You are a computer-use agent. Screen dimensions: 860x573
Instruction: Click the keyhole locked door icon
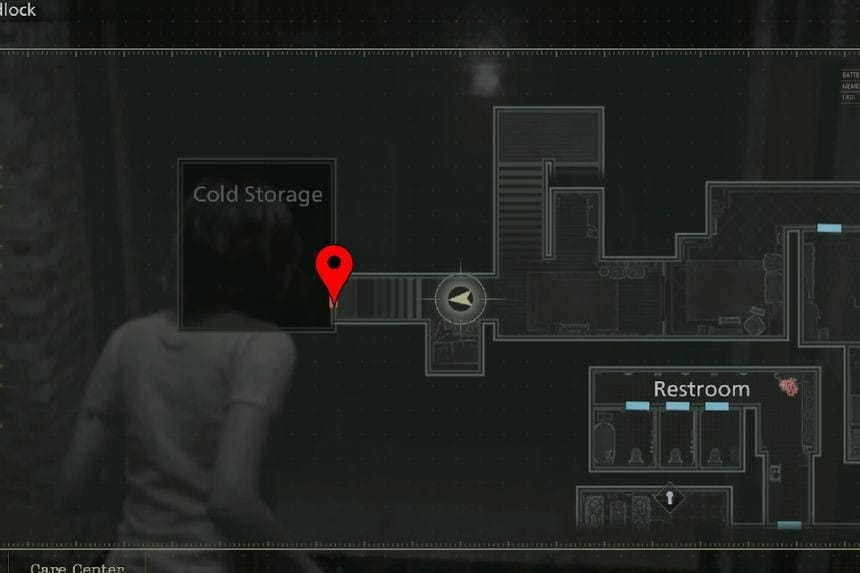tap(668, 496)
